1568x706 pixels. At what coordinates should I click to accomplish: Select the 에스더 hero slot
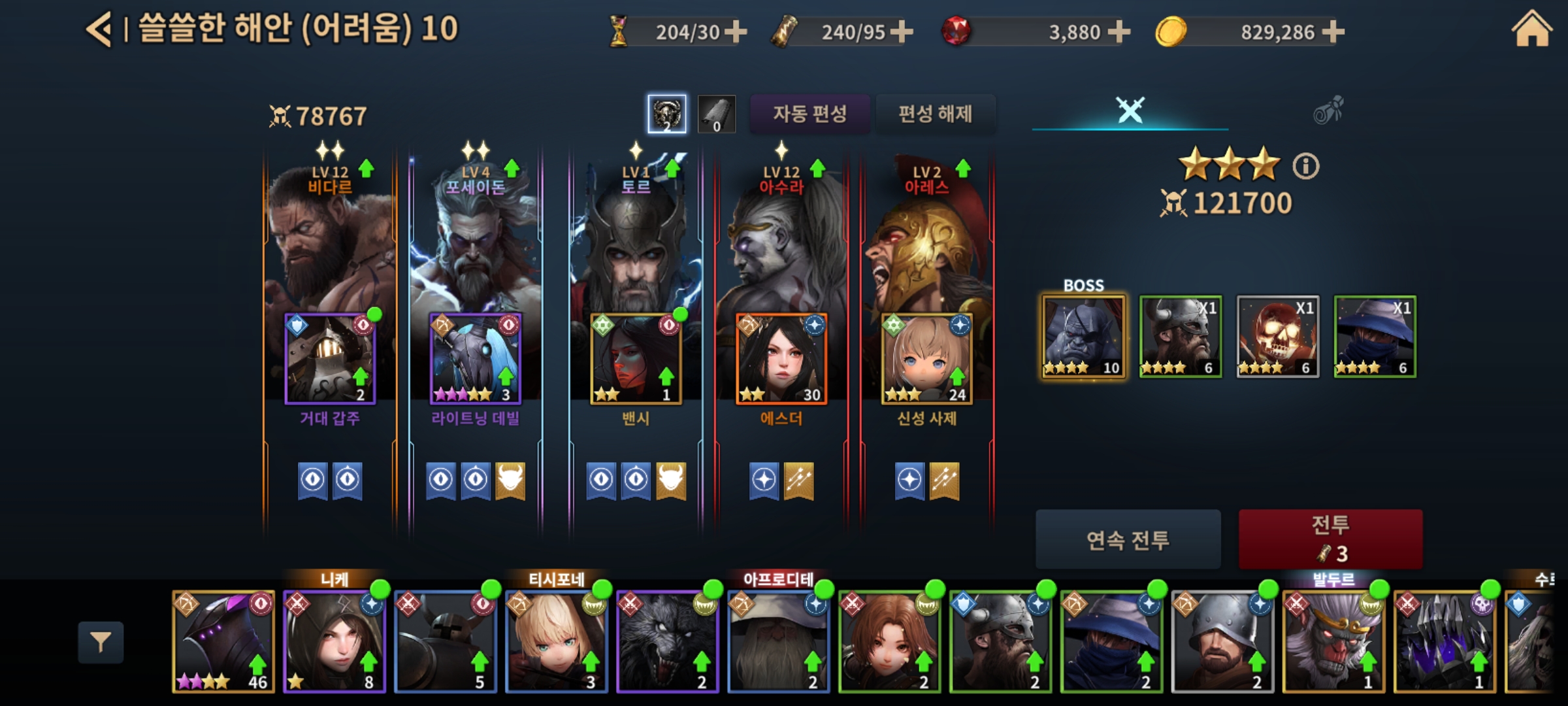coord(781,358)
